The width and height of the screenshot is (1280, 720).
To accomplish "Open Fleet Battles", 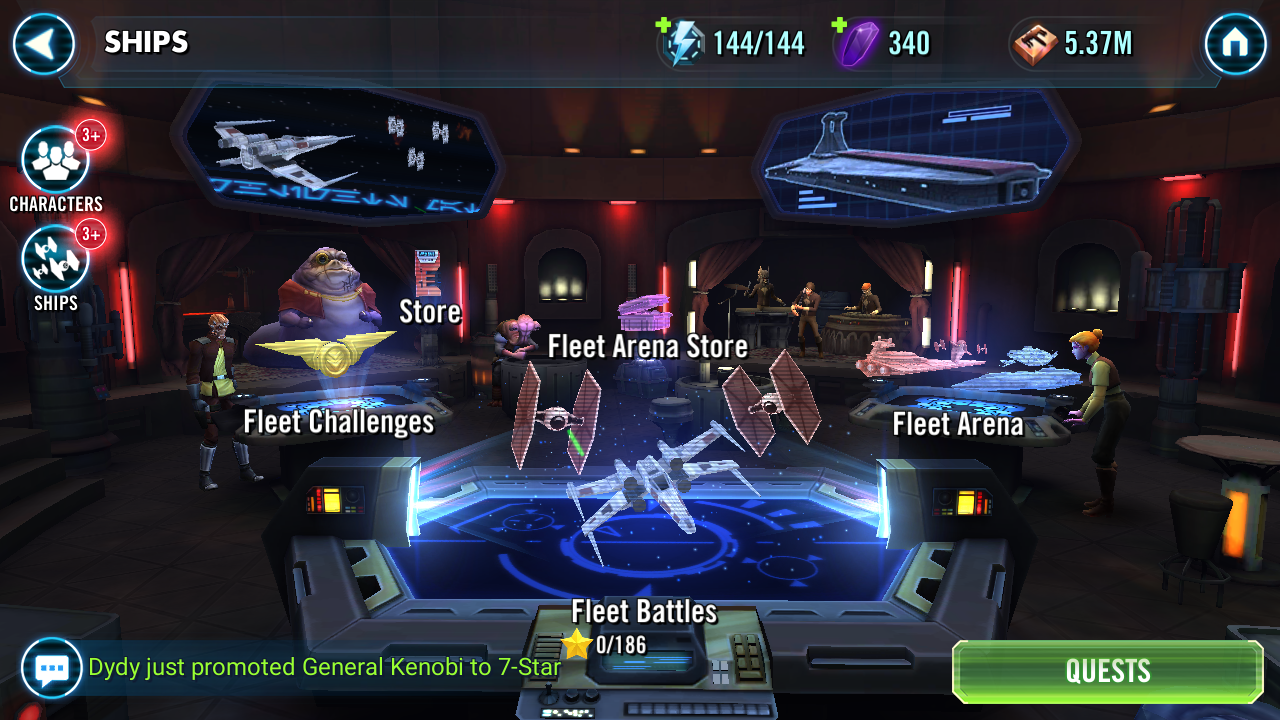I will pyautogui.click(x=644, y=611).
